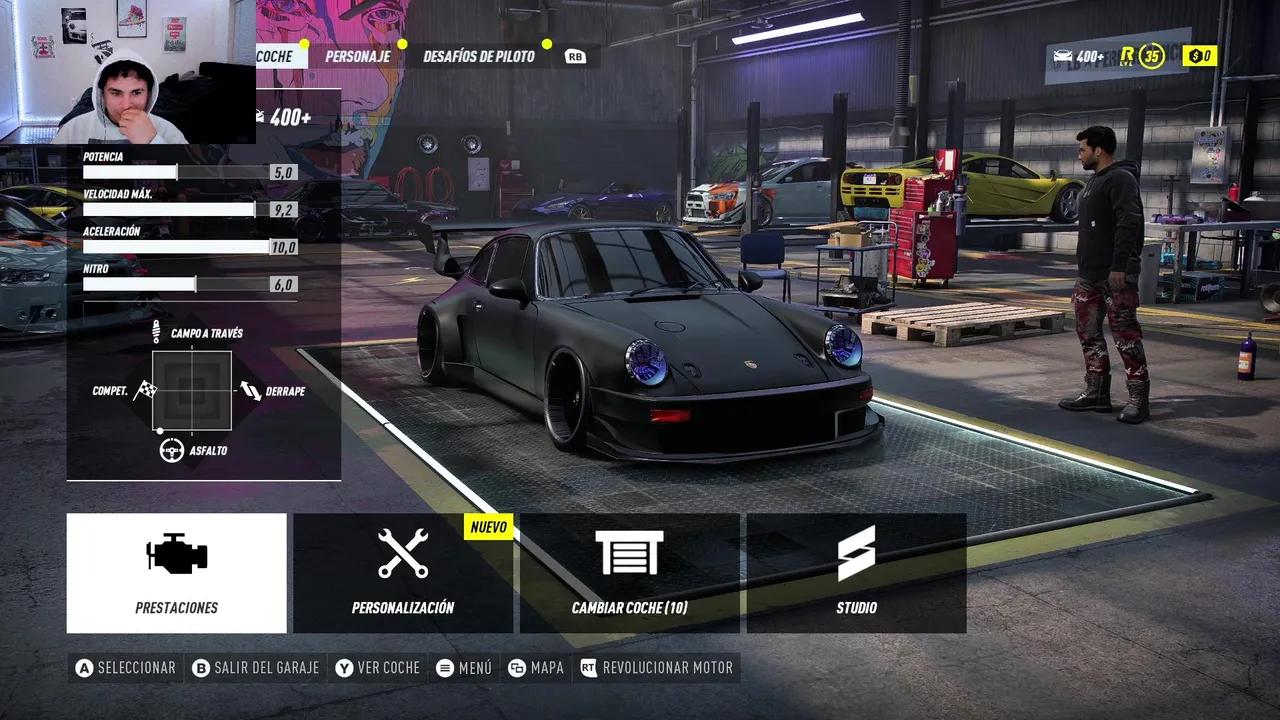Viewport: 1280px width, 720px height.
Task: Click the Seleccionar option
Action: tap(126, 668)
